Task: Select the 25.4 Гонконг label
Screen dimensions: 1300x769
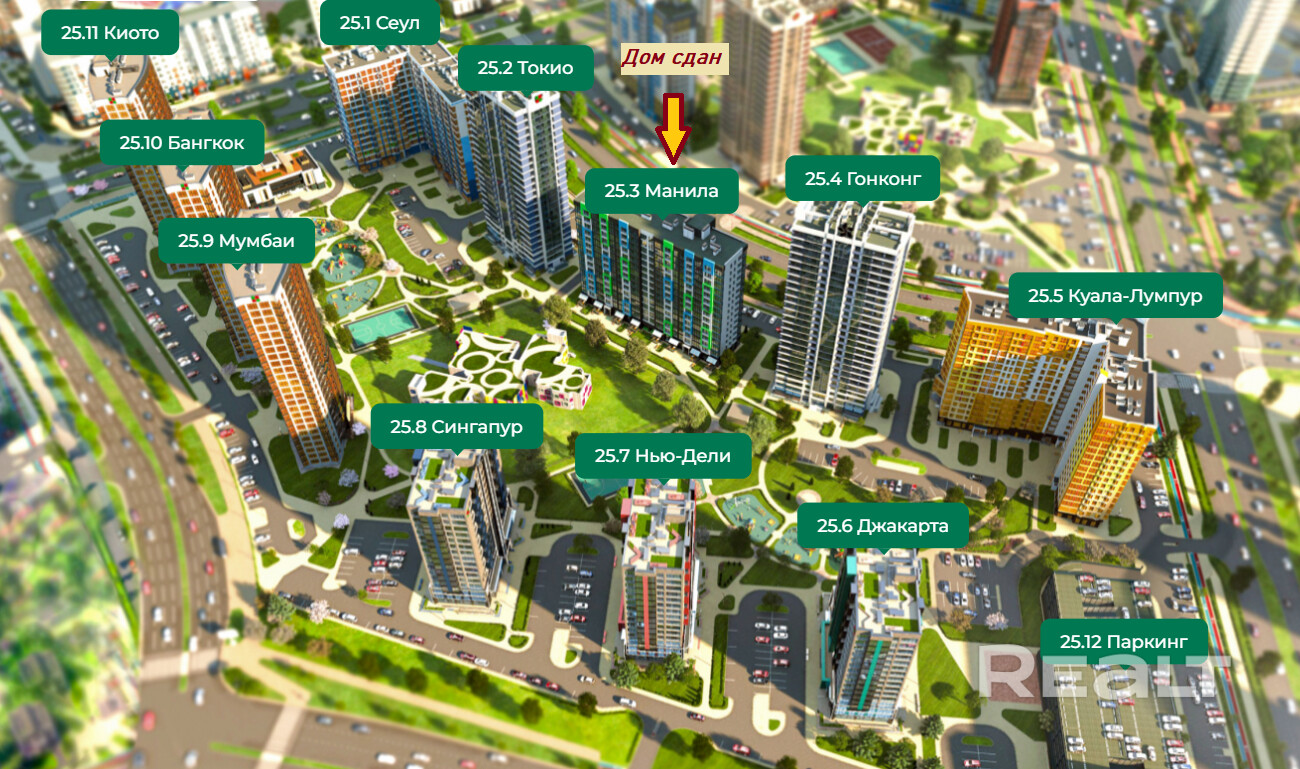Action: coord(862,179)
